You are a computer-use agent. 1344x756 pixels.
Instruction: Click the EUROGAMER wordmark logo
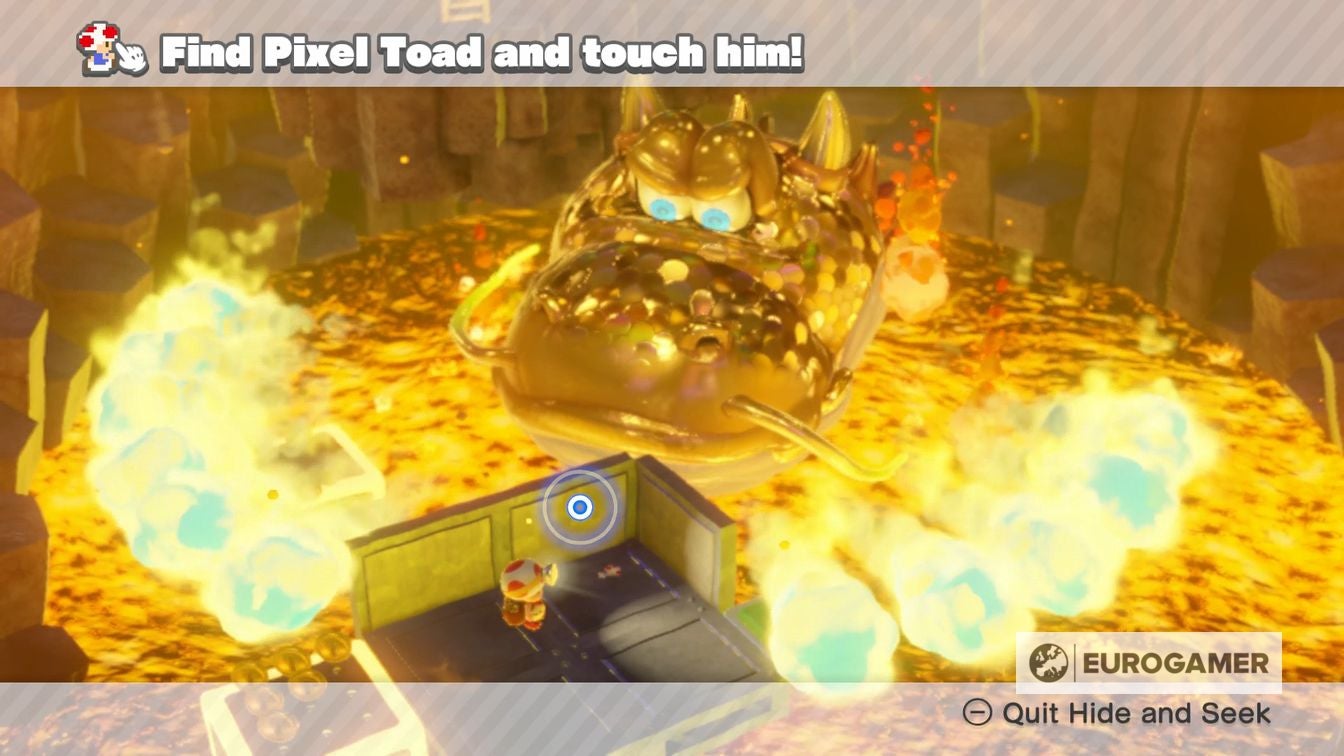(x=1175, y=660)
